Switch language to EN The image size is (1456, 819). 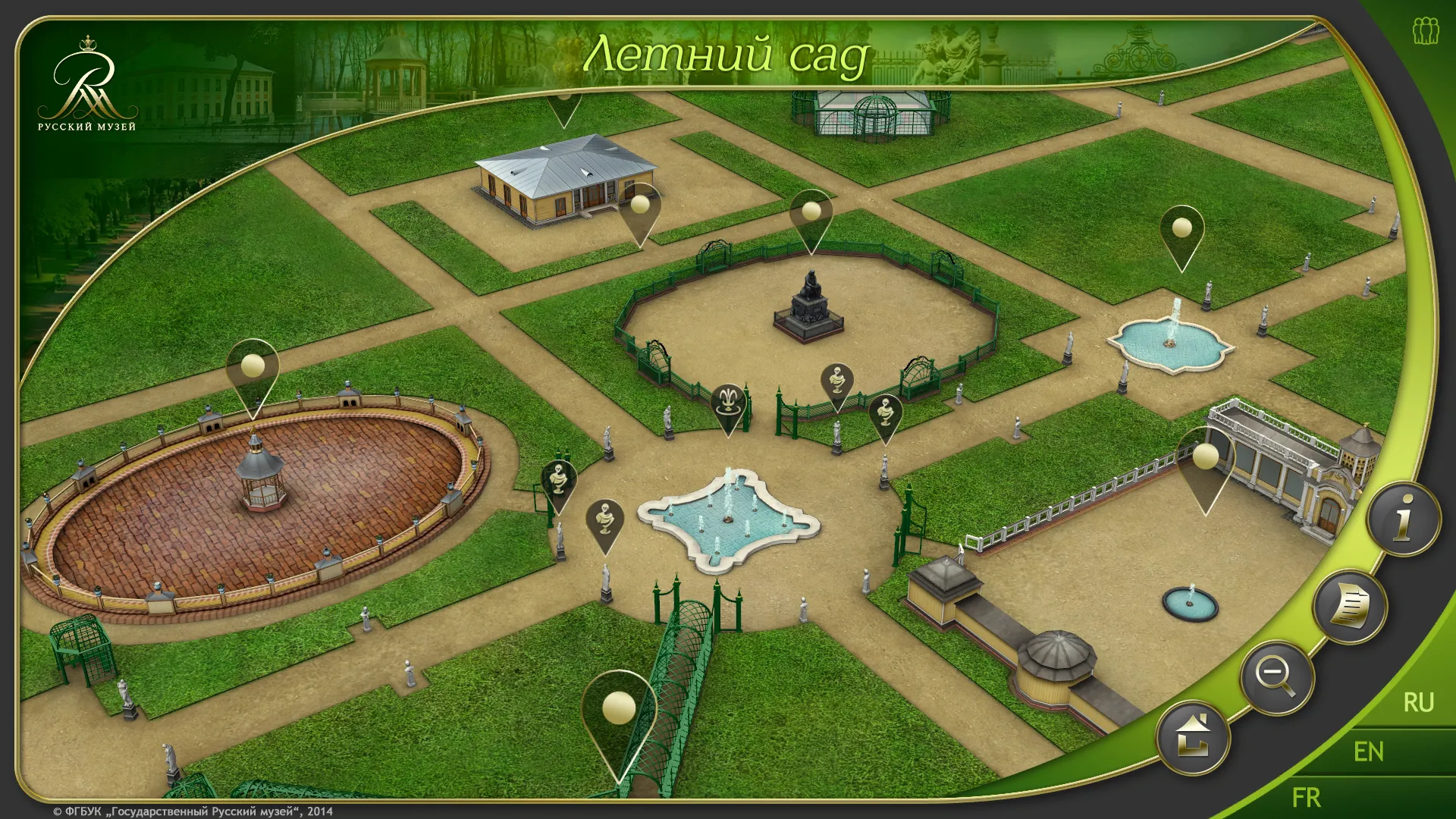coord(1368,752)
